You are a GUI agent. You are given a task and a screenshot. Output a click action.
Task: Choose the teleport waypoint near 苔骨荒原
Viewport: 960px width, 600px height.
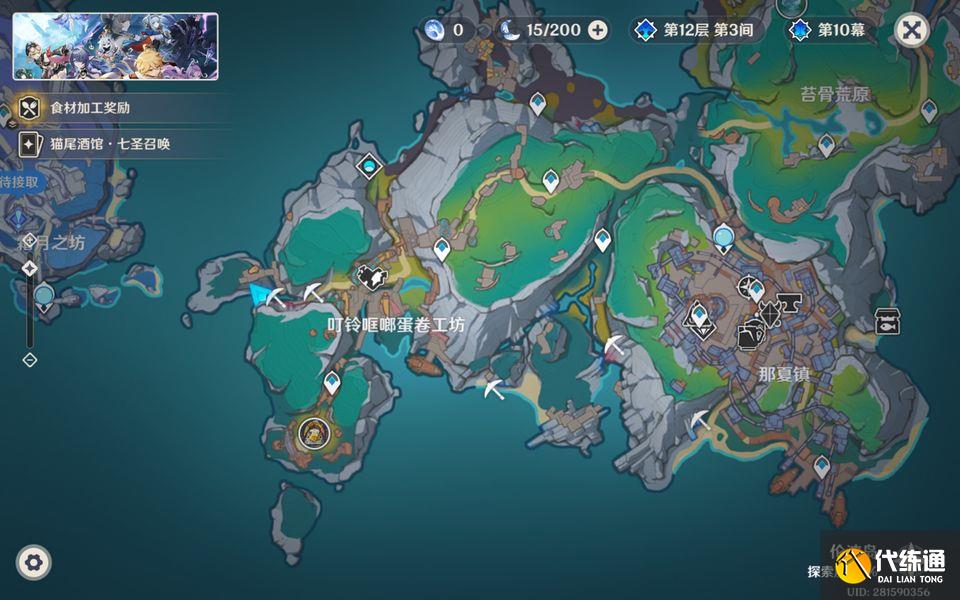click(x=826, y=146)
